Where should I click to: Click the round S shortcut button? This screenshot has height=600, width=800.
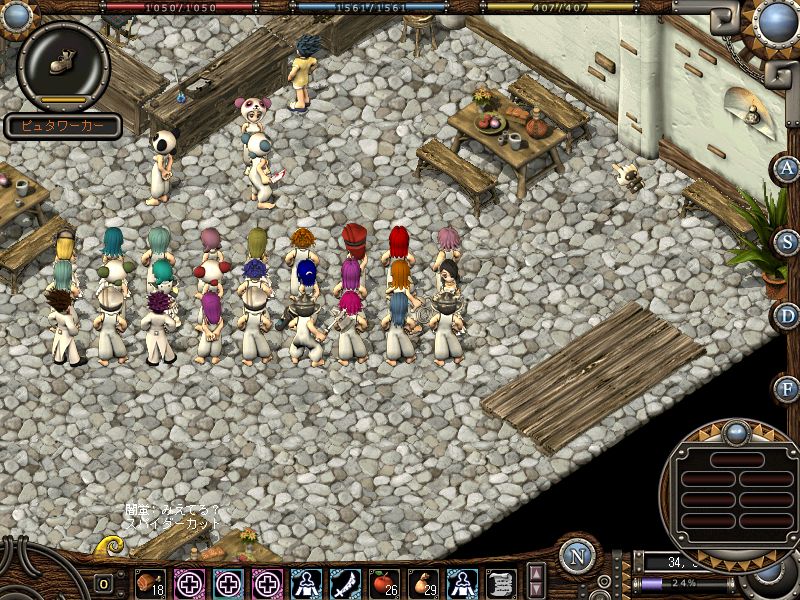pos(787,242)
